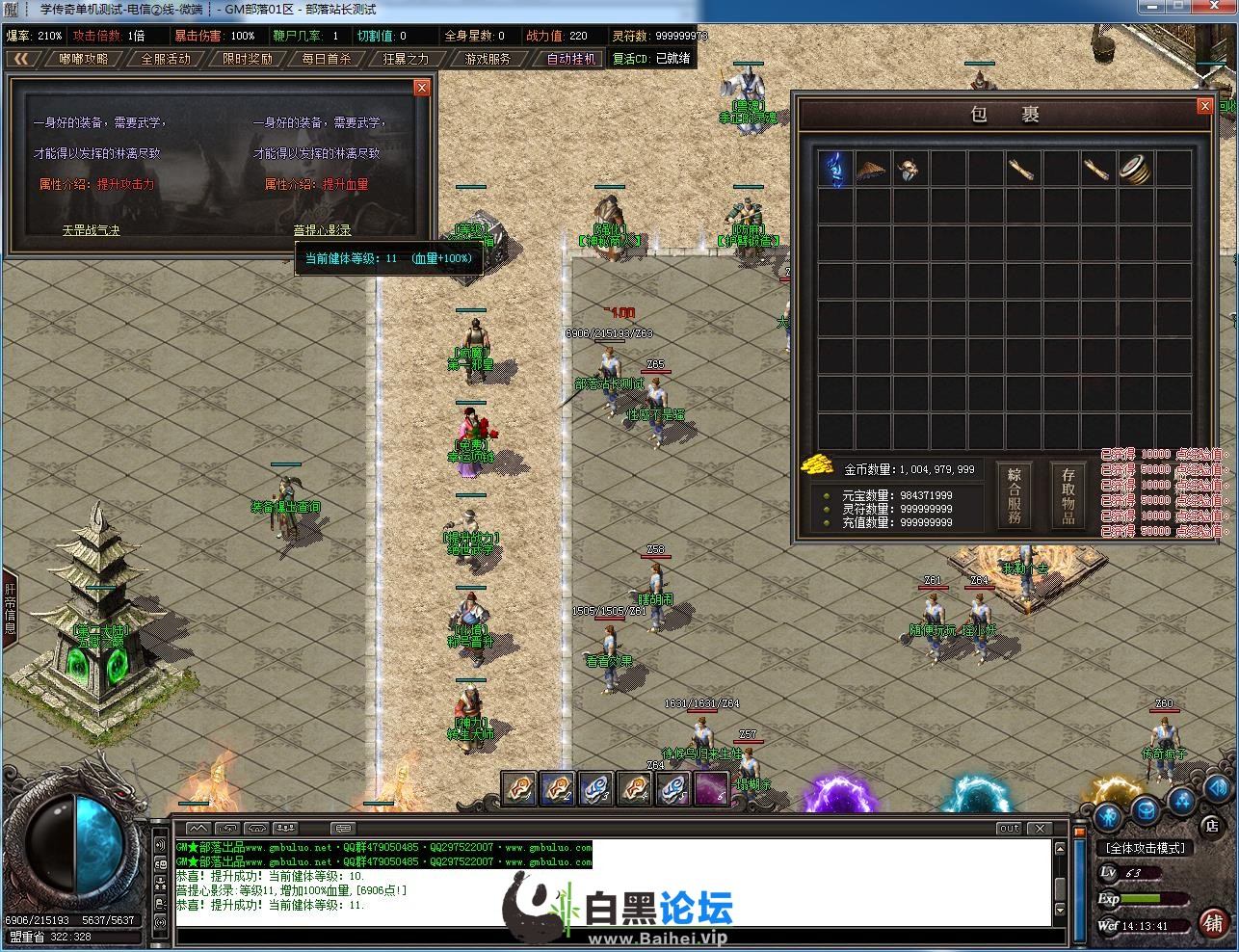This screenshot has width=1239, height=952.
Task: Open the 狂暴之力 berserk power menu
Action: point(406,59)
